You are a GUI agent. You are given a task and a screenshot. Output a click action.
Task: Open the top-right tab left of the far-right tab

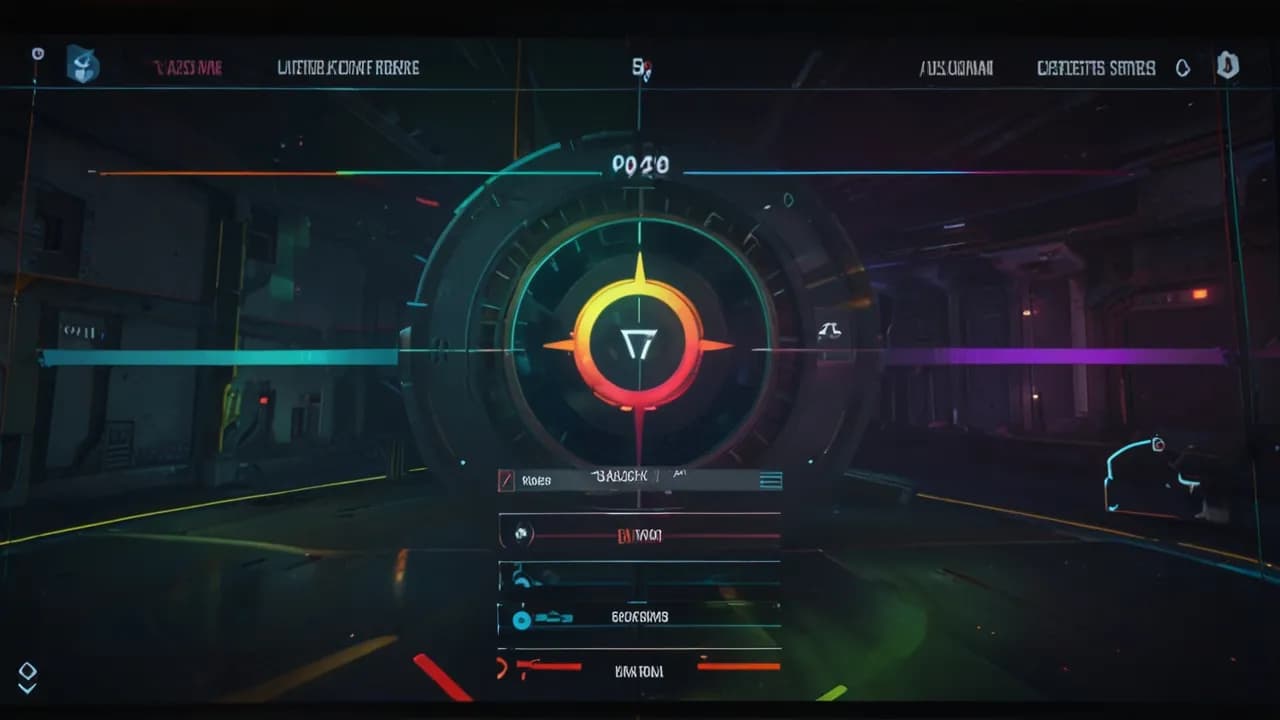pyautogui.click(x=956, y=68)
